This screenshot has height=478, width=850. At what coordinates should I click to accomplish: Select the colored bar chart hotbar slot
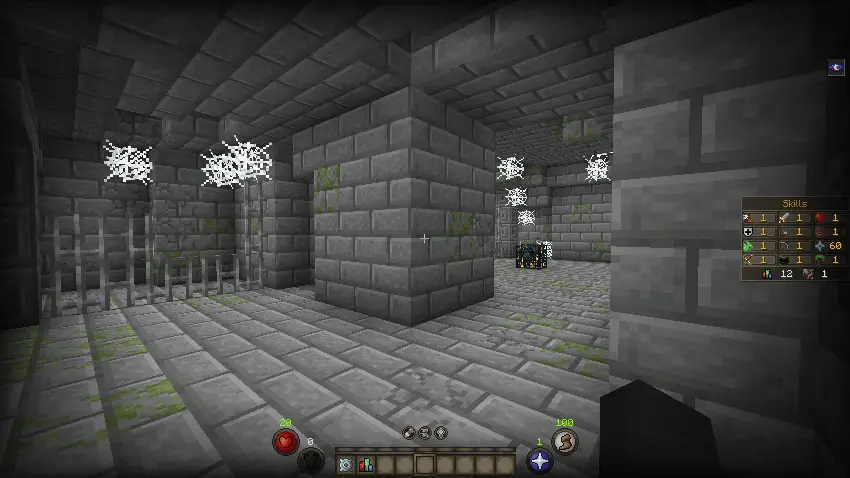[x=364, y=464]
